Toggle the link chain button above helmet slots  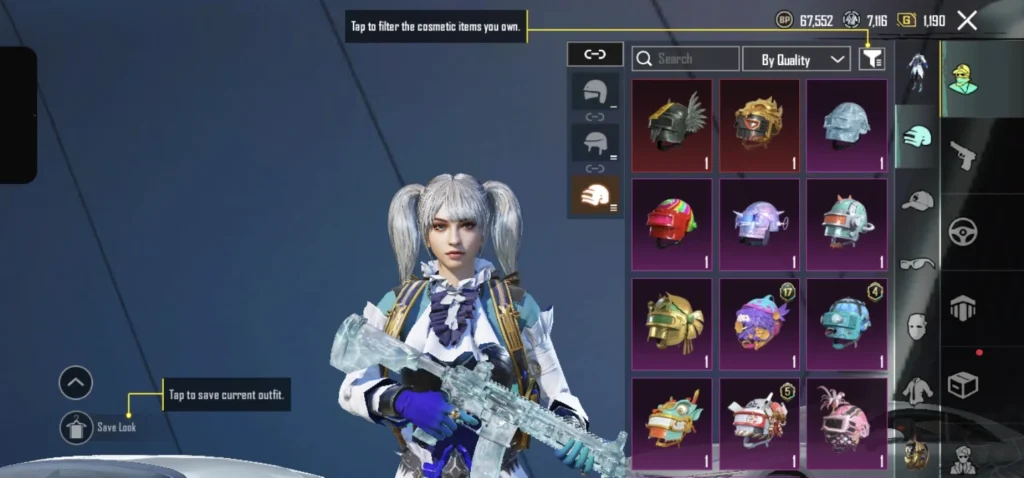tap(595, 54)
